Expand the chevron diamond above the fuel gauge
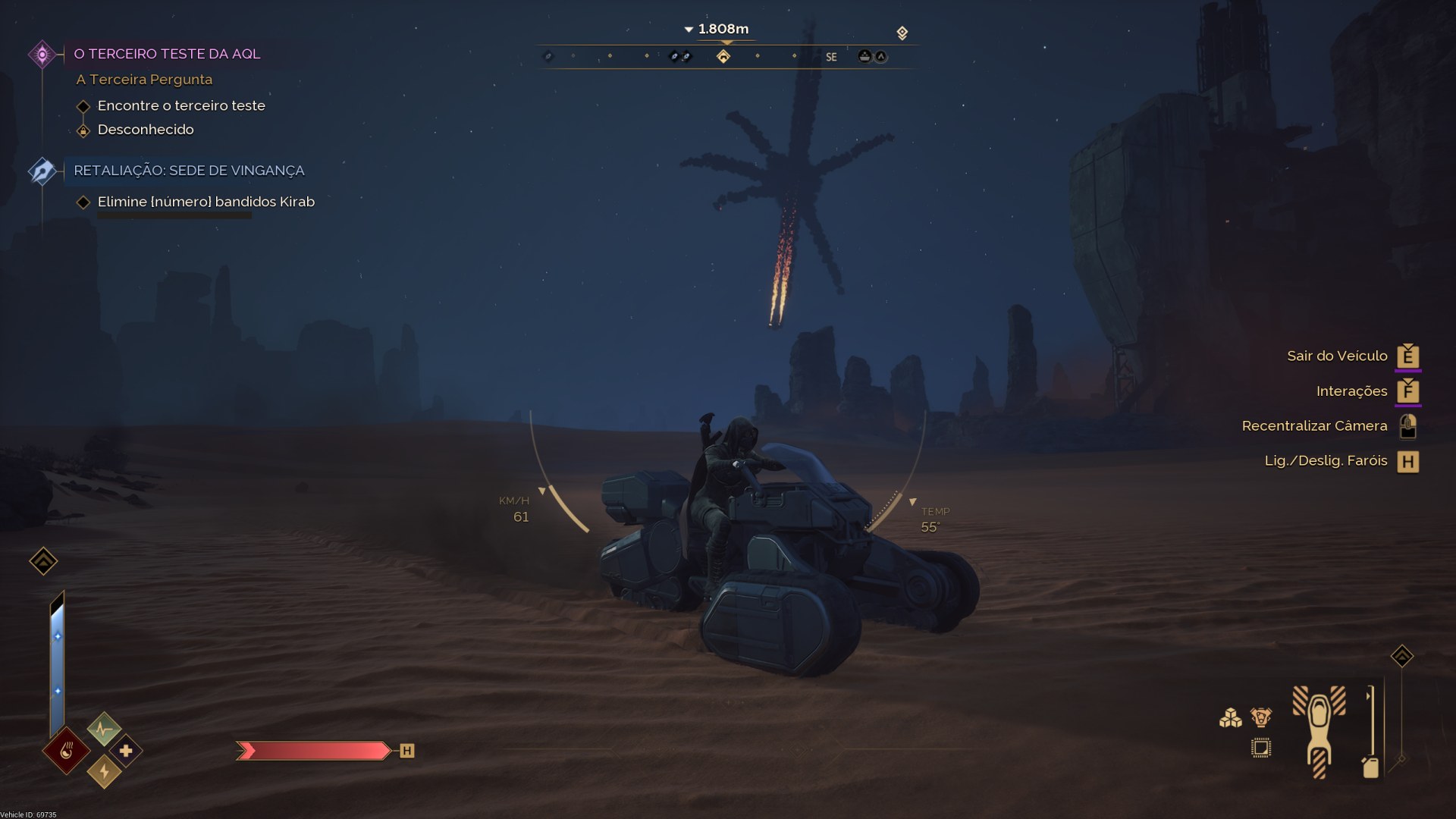Viewport: 1456px width, 819px height. point(1401,656)
